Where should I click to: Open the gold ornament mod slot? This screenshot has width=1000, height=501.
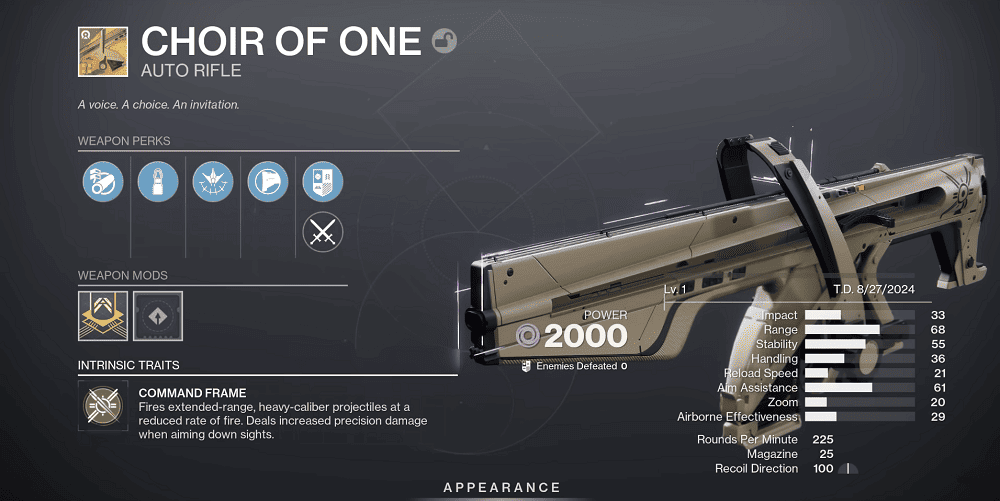click(103, 315)
